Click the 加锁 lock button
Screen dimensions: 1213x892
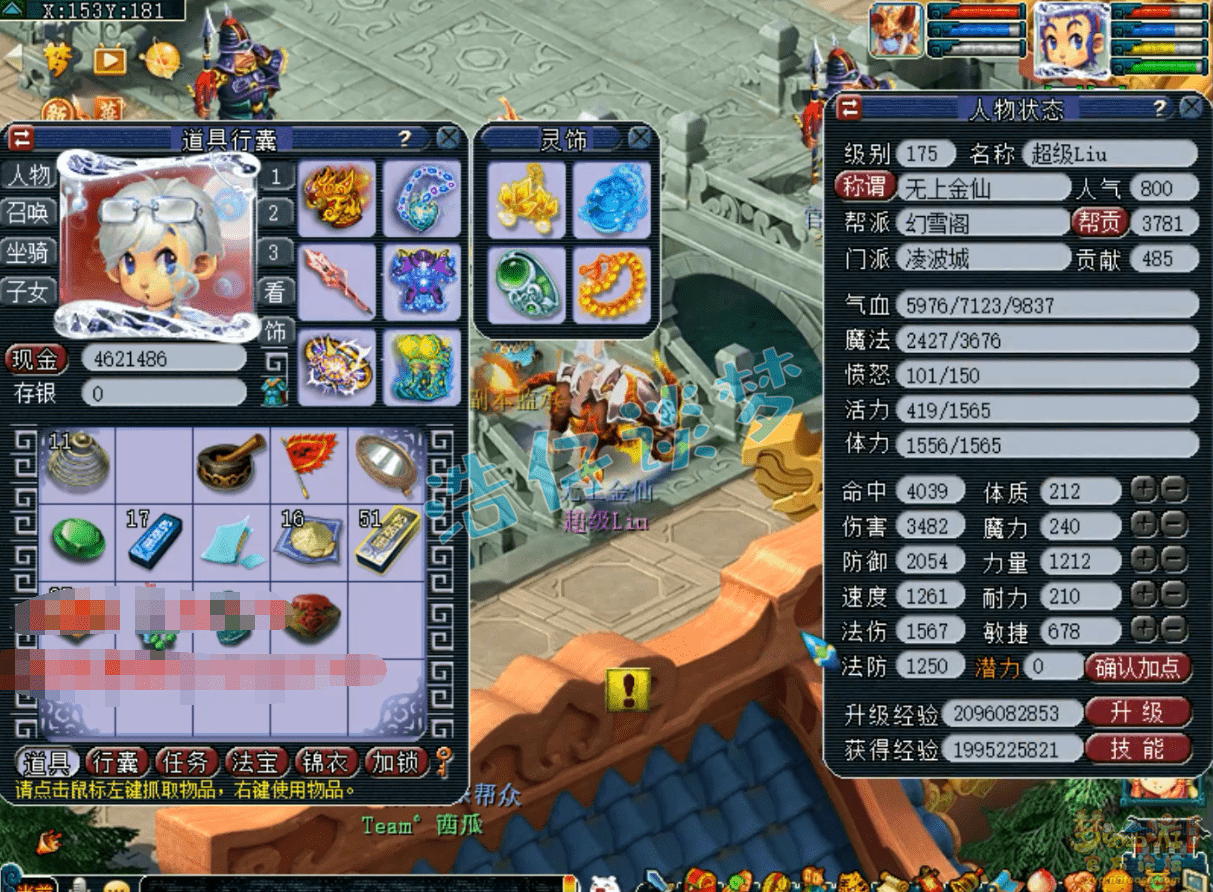[396, 763]
